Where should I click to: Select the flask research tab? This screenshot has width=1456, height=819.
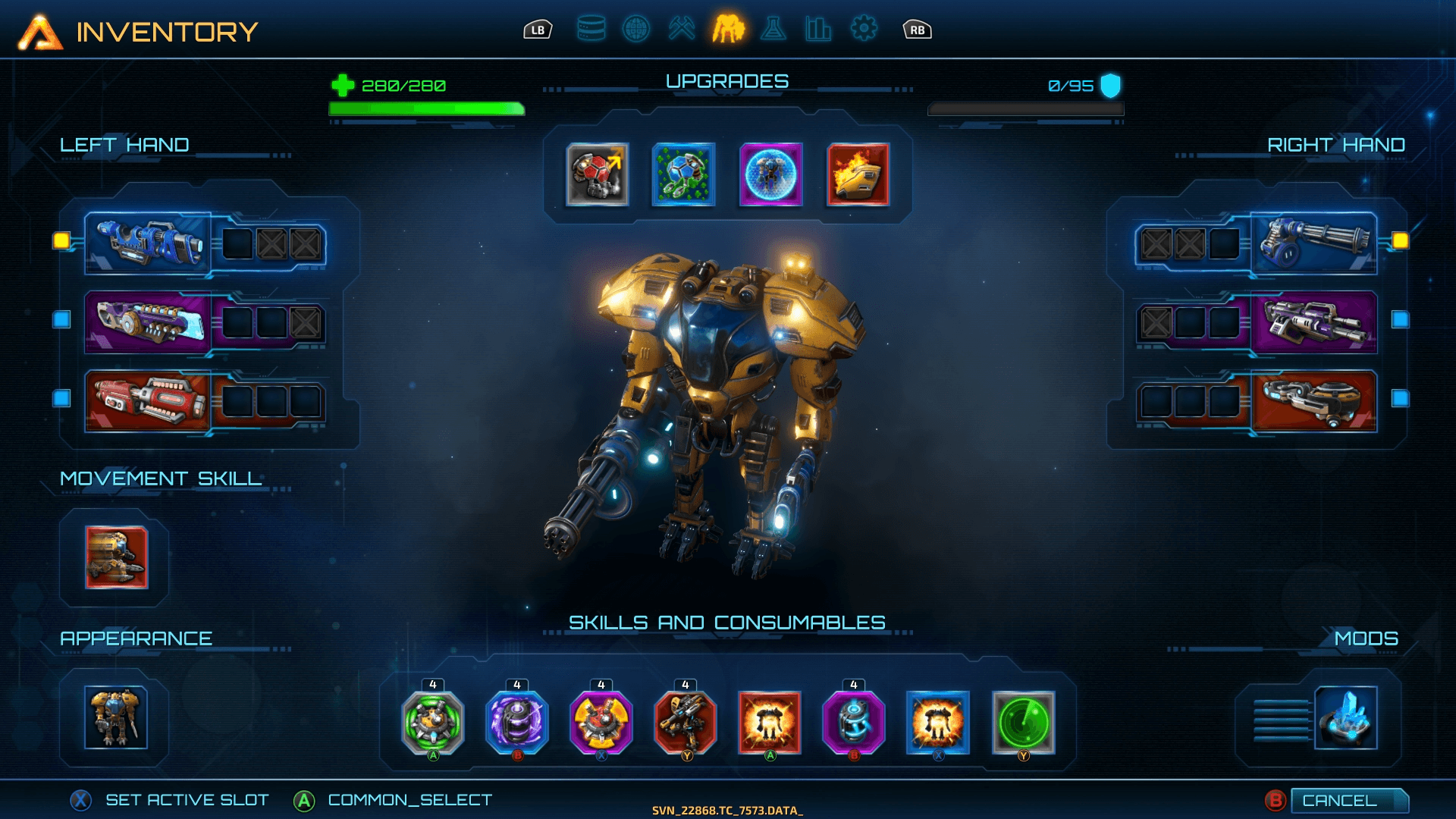click(773, 30)
